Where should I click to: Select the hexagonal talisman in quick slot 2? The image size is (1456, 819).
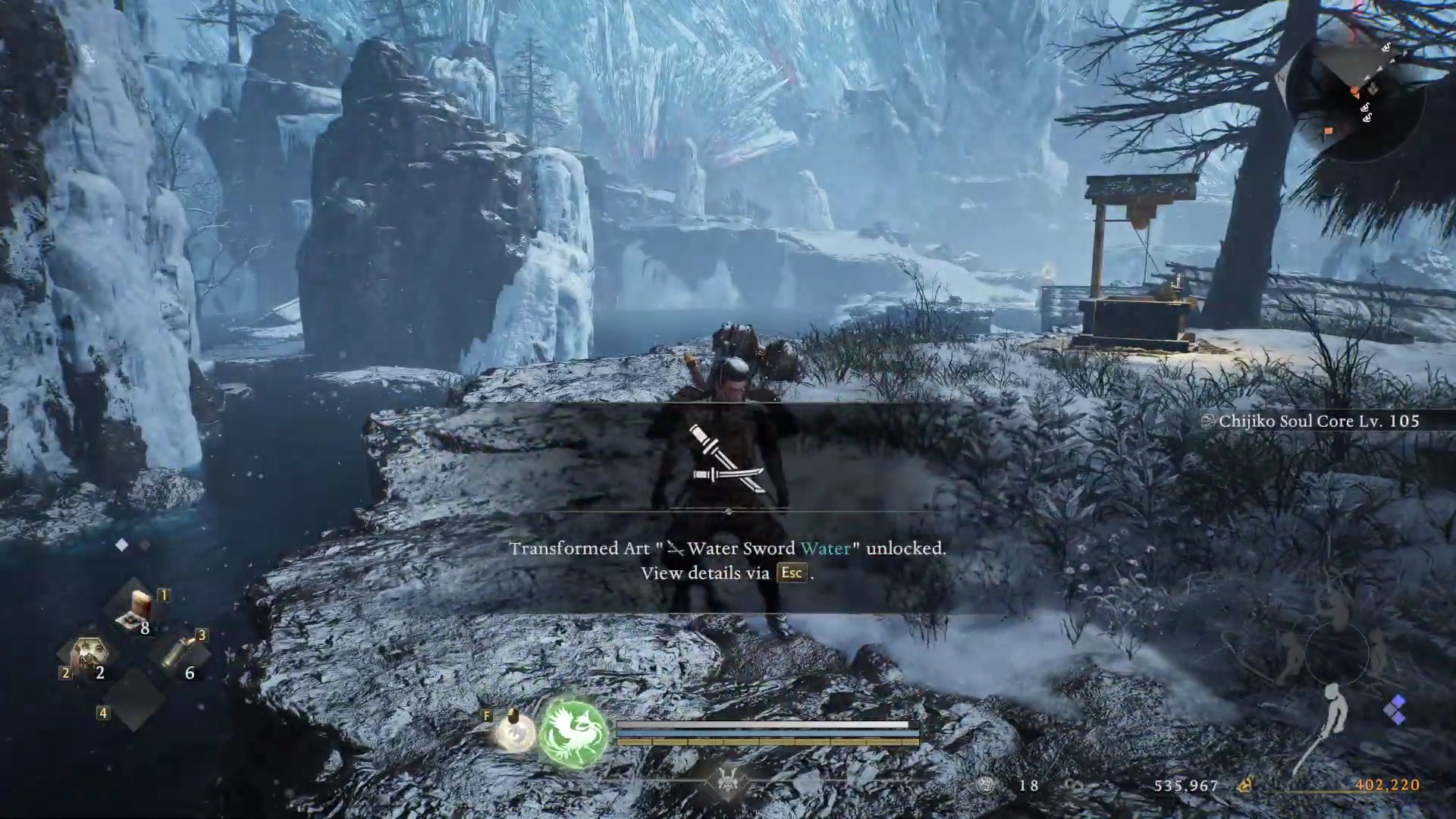pos(90,654)
